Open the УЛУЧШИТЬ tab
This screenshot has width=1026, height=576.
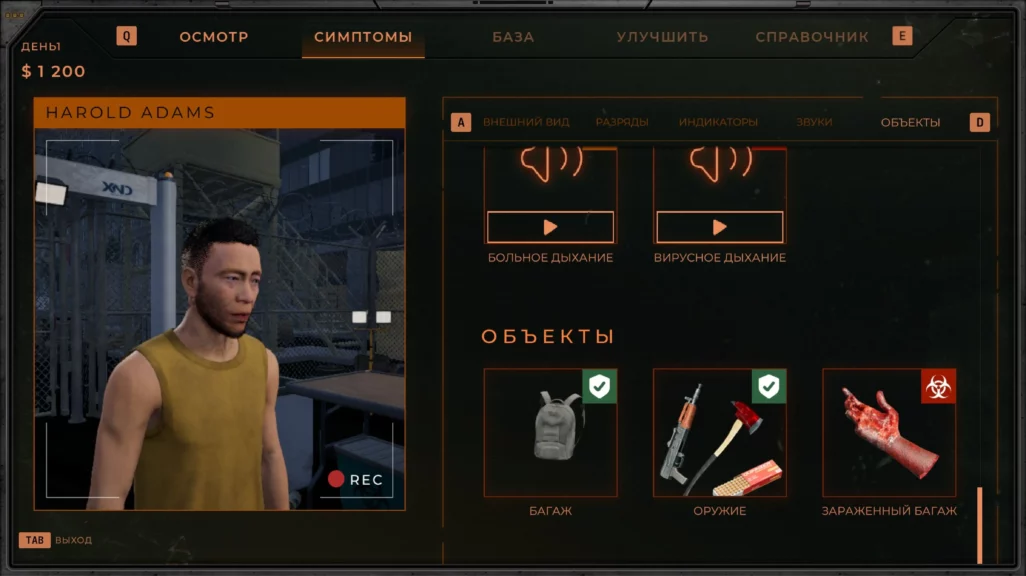click(x=662, y=37)
